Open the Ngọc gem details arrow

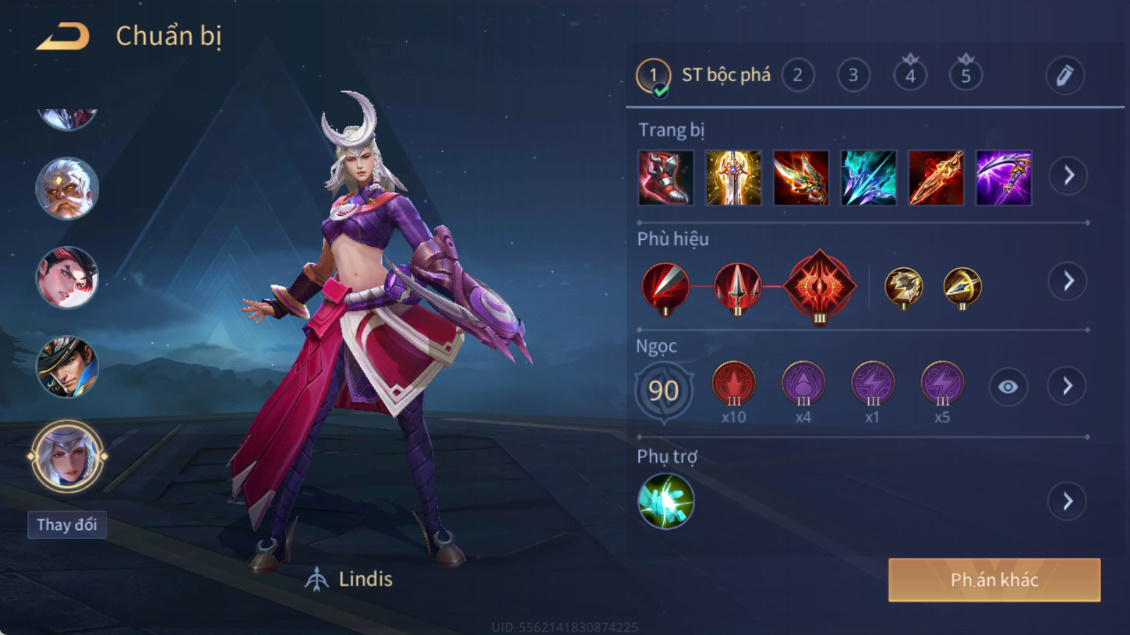pyautogui.click(x=1068, y=386)
